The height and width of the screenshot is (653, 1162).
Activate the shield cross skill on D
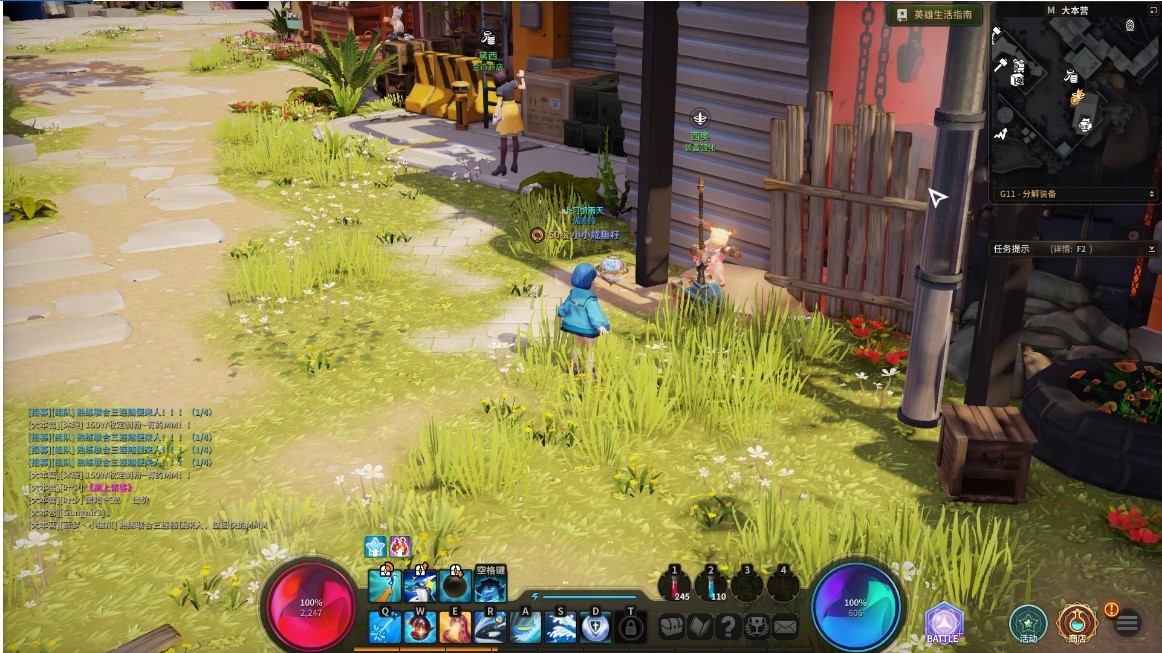tap(596, 627)
